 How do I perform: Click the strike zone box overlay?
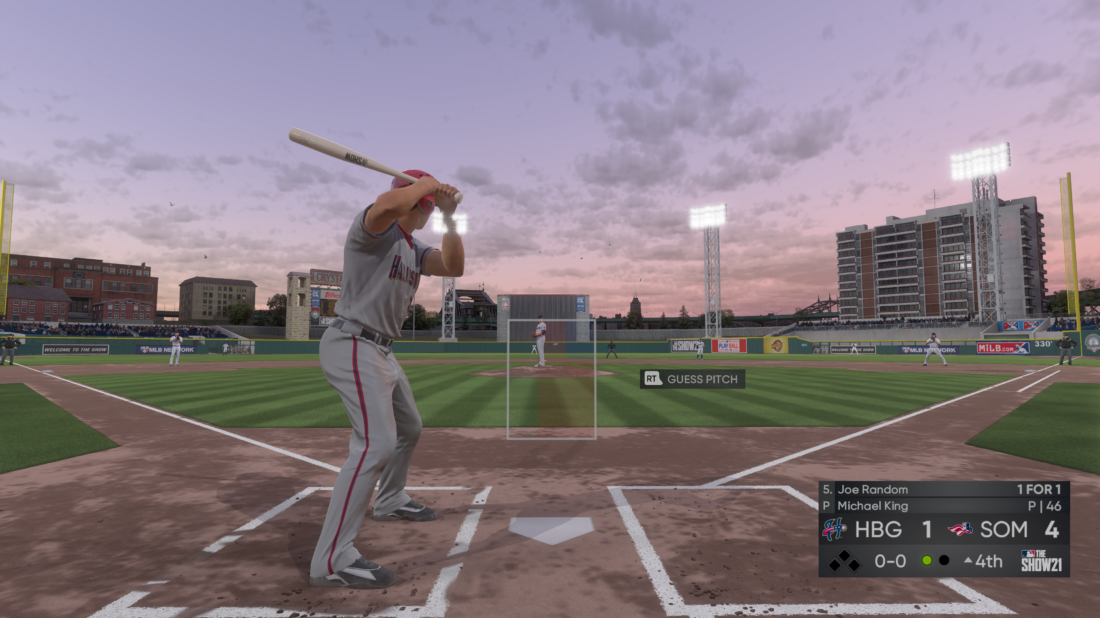(551, 379)
